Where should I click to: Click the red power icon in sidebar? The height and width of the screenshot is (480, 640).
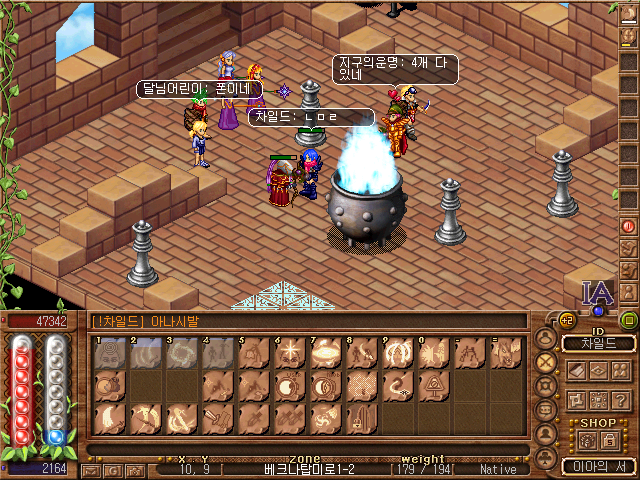[x=629, y=226]
